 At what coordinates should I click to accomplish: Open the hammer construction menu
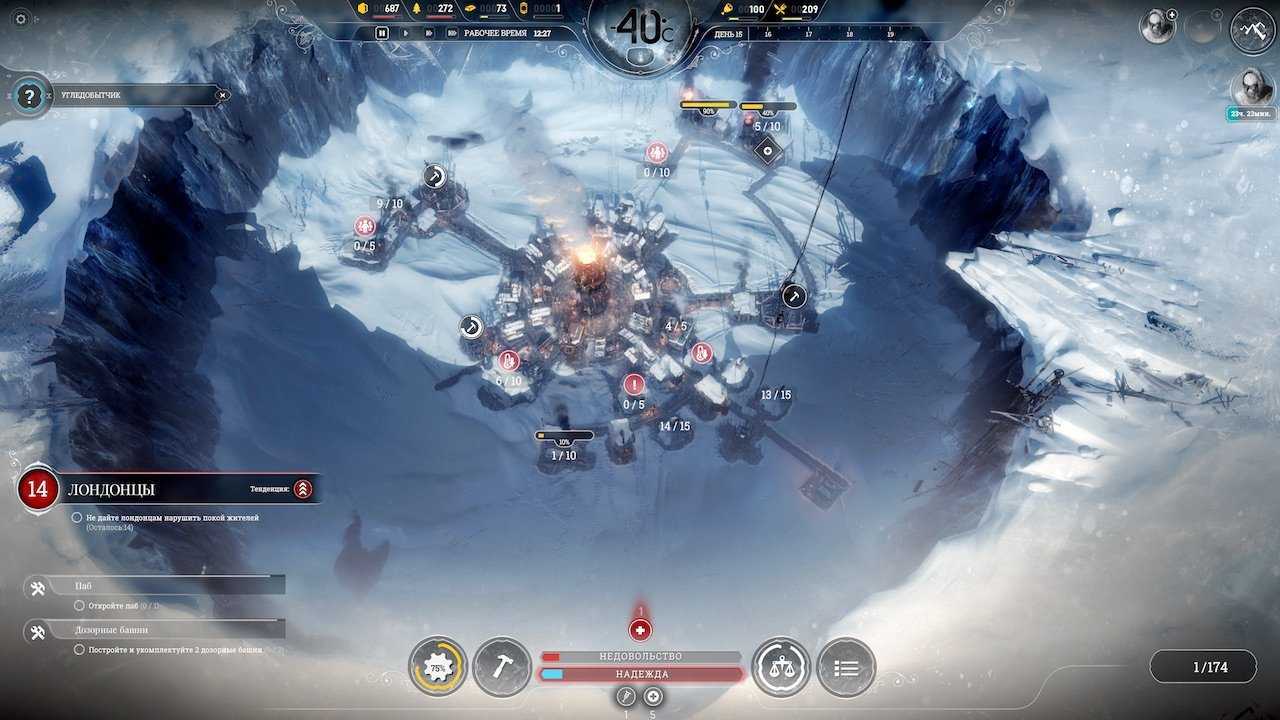[x=502, y=667]
